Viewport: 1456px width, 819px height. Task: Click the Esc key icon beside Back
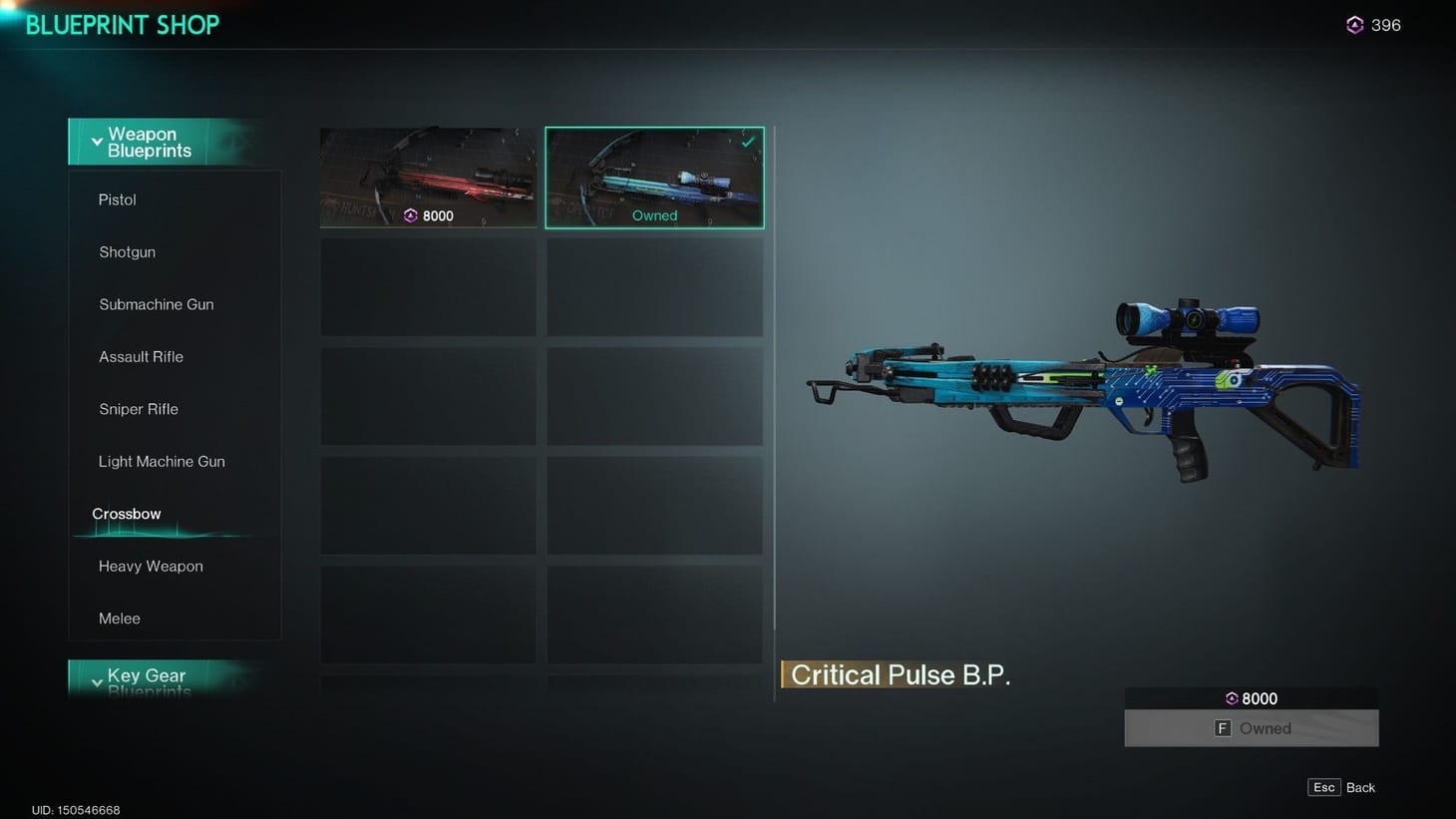(1323, 787)
